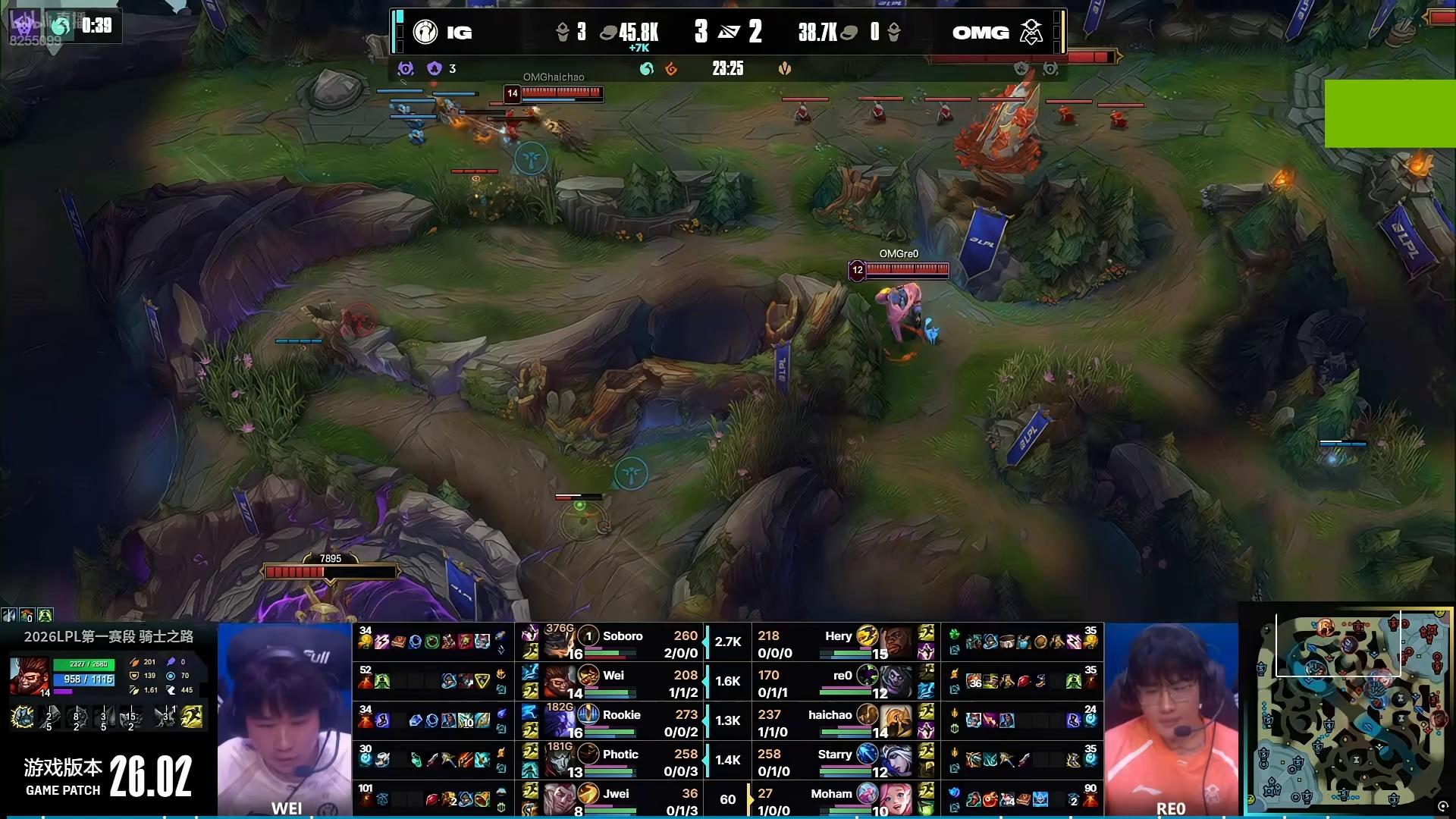Click the yellow Flash summoner spell icon
The height and width of the screenshot is (819, 1456).
click(193, 717)
